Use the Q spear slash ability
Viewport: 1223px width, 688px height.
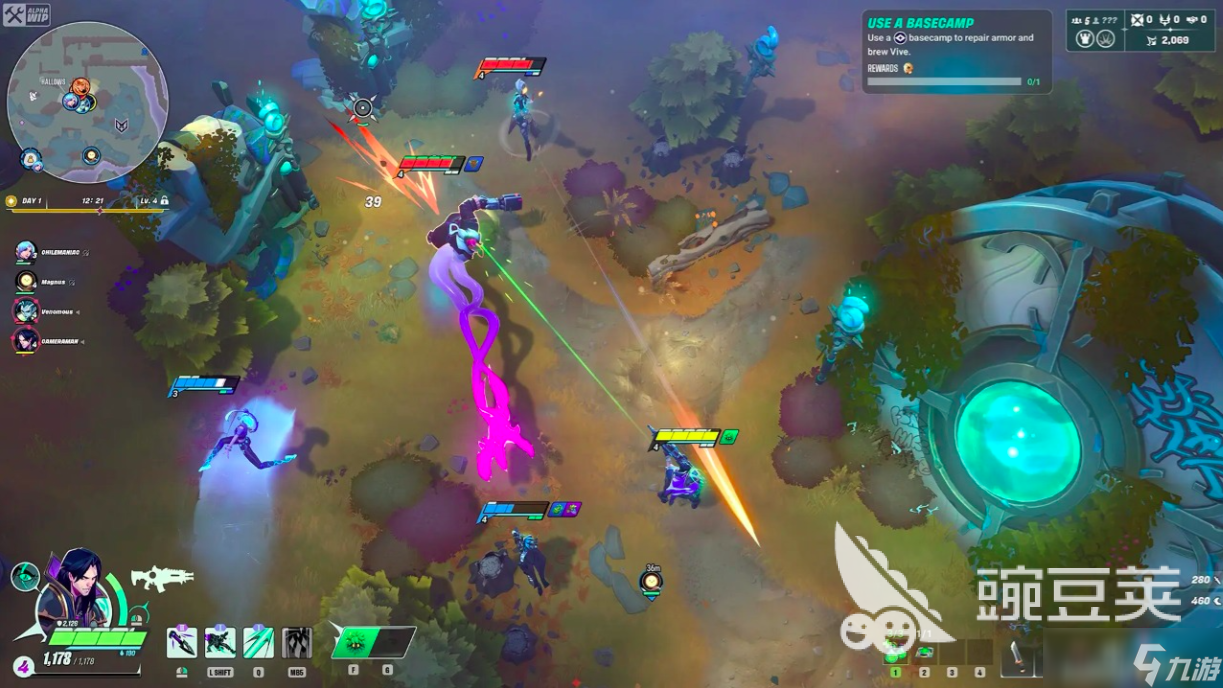click(x=258, y=642)
